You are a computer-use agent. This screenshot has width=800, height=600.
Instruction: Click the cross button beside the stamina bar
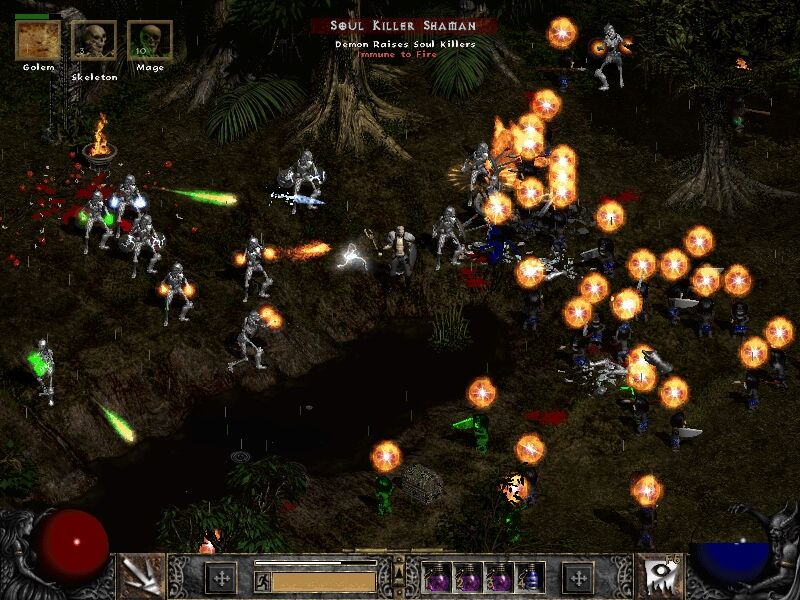(221, 577)
